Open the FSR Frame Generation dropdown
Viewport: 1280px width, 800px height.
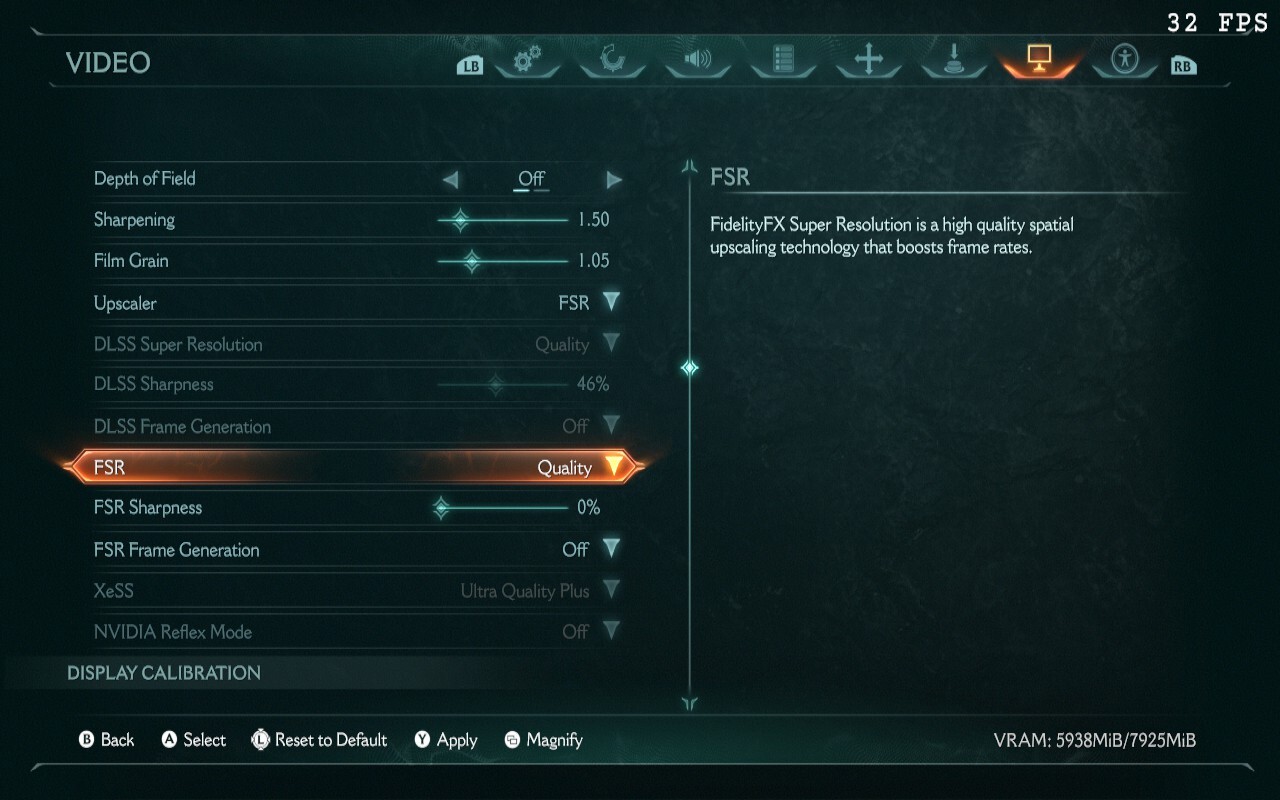(611, 549)
